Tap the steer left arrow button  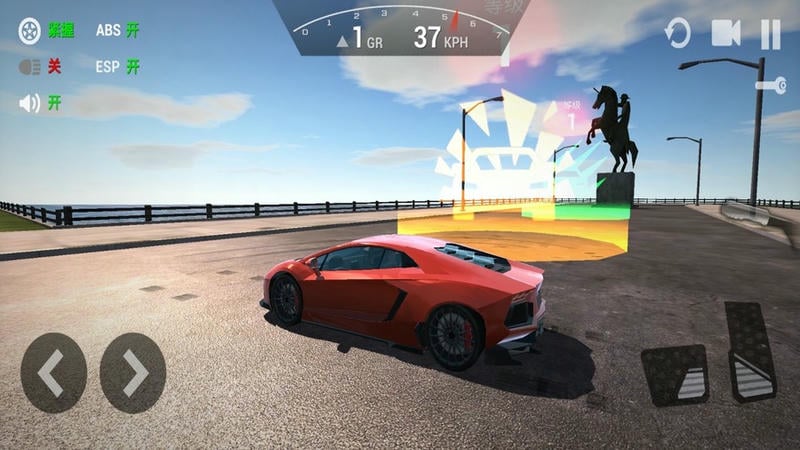point(53,373)
